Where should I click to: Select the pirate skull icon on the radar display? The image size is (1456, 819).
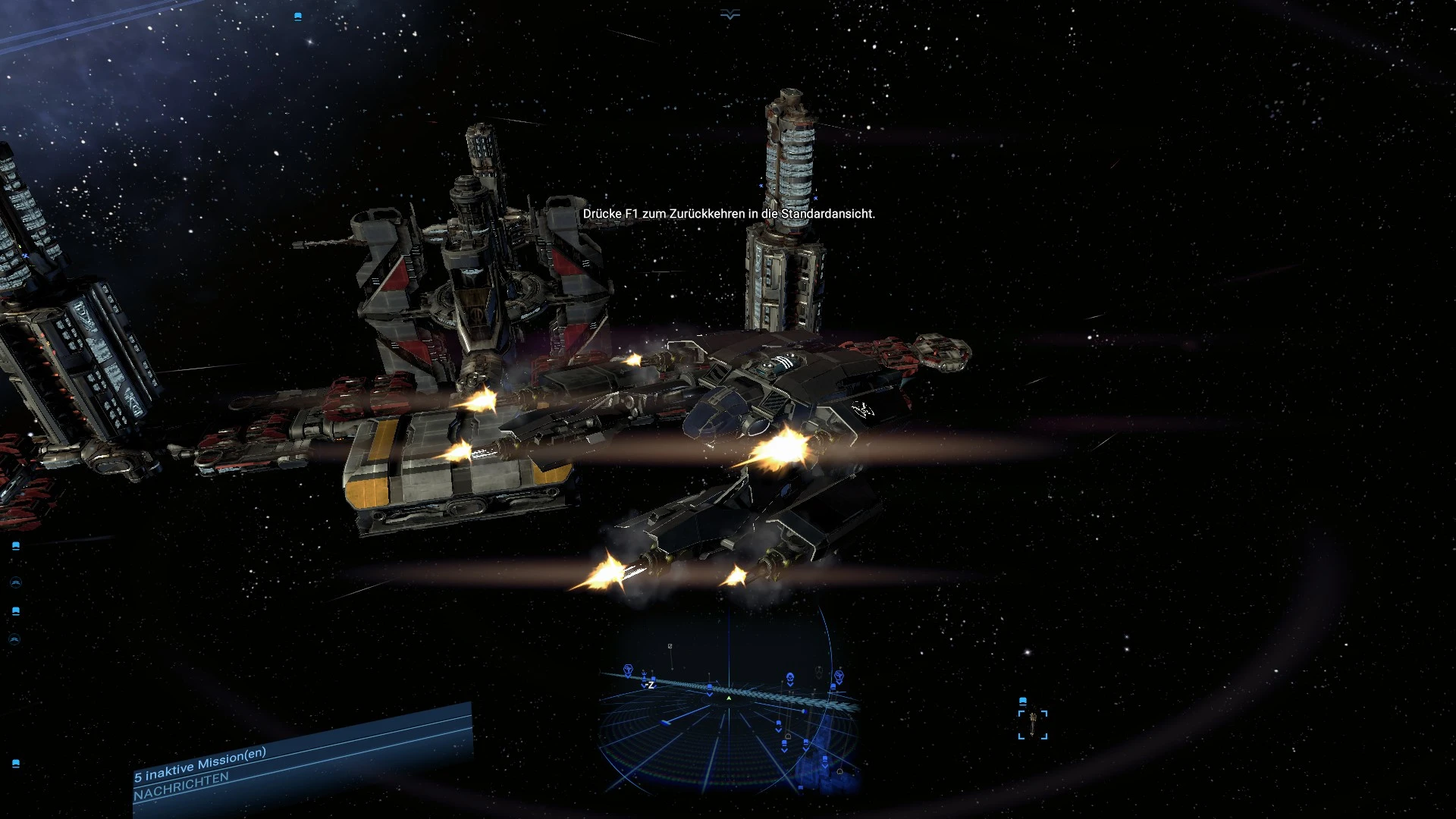click(x=790, y=676)
